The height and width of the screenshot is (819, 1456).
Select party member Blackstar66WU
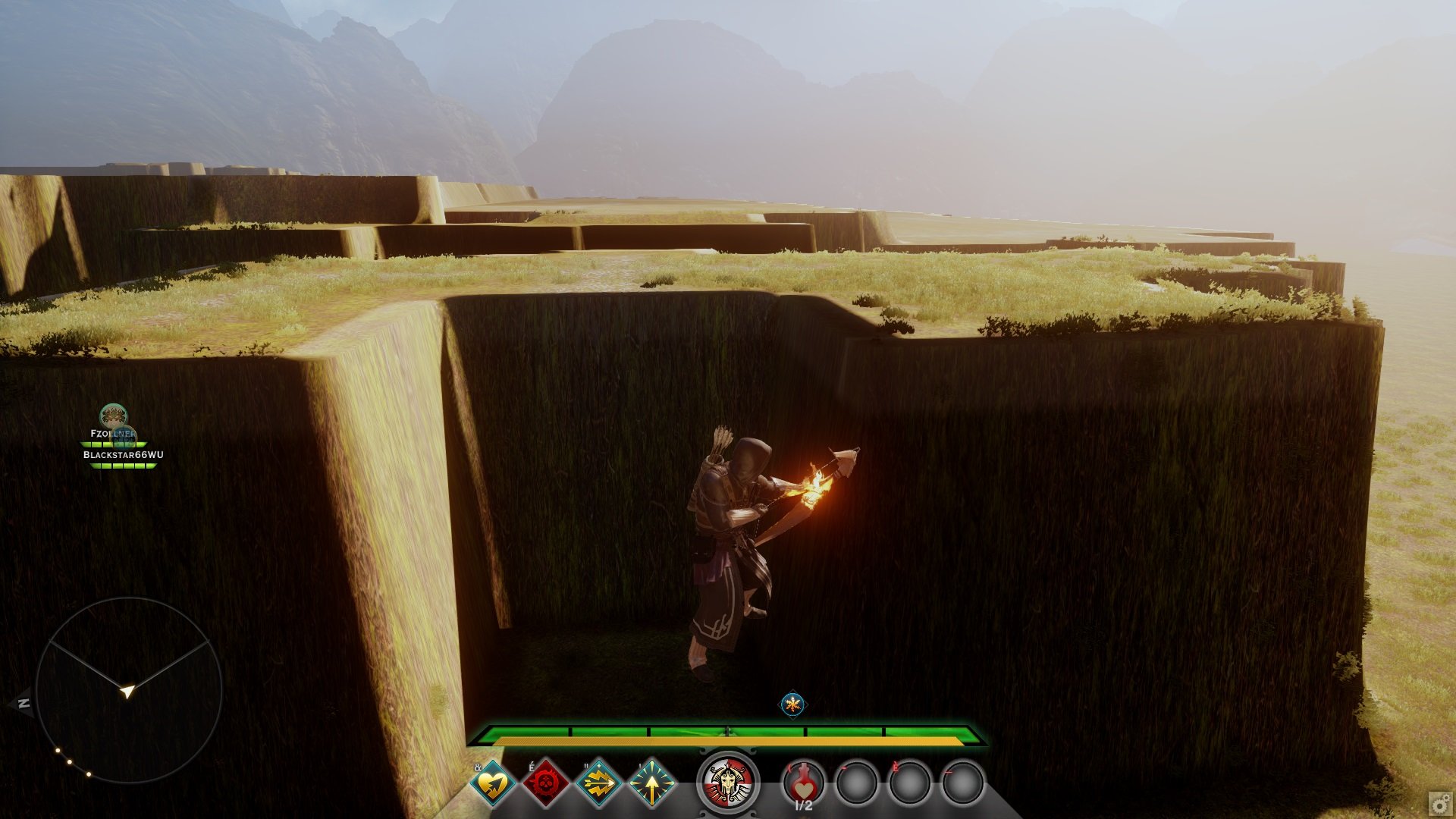[x=123, y=455]
